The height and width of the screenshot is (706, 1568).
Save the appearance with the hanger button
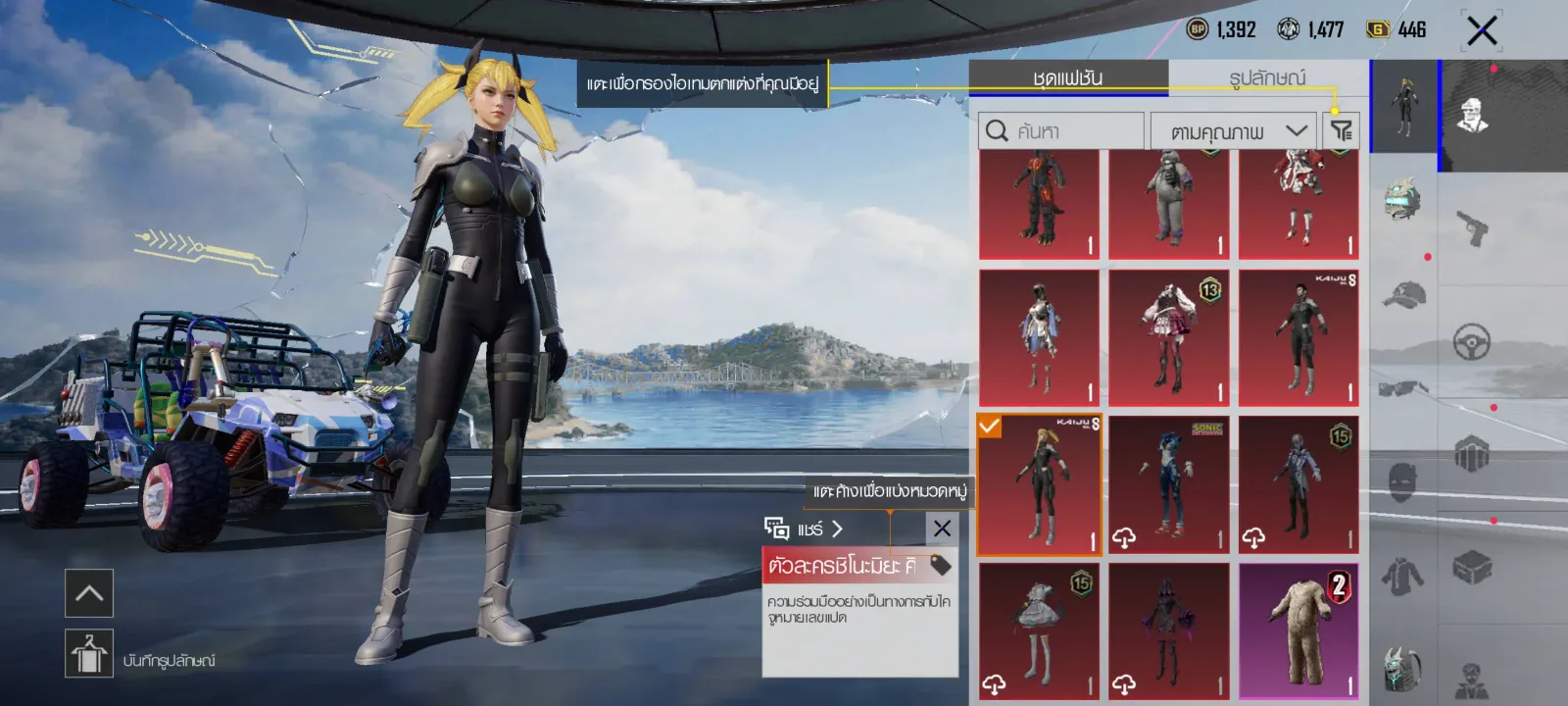pyautogui.click(x=89, y=653)
